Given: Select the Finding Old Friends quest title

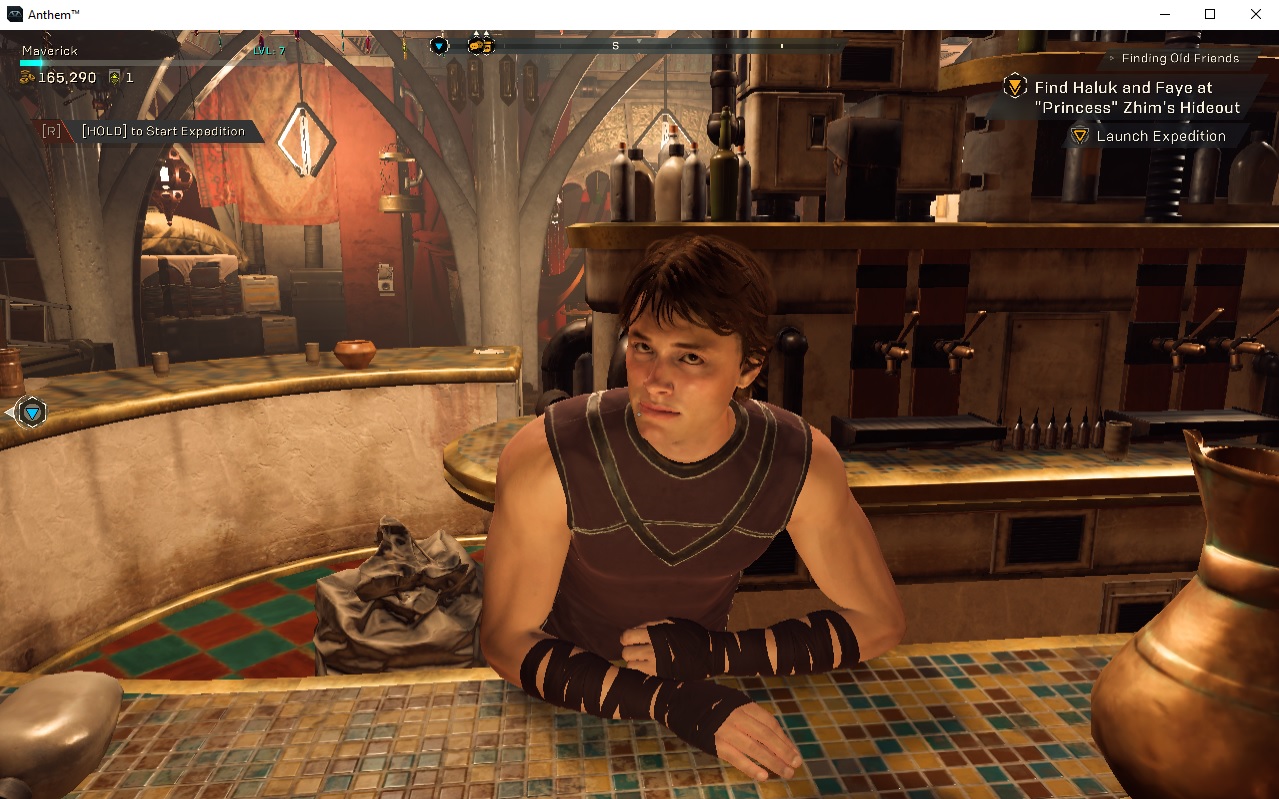Looking at the screenshot, I should [1180, 58].
